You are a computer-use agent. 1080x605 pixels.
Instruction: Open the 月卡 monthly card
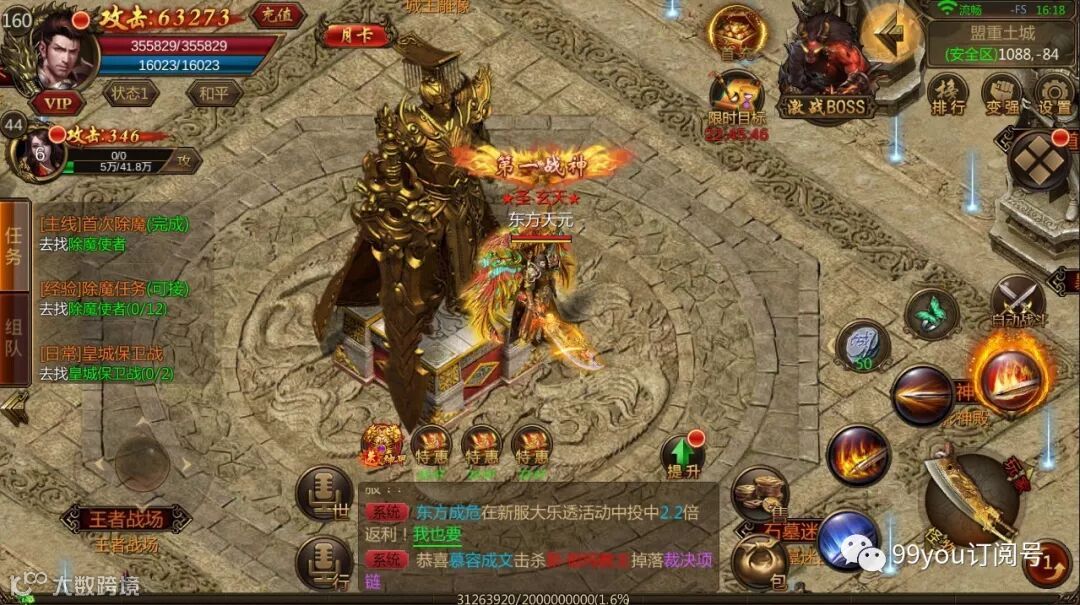click(x=353, y=35)
